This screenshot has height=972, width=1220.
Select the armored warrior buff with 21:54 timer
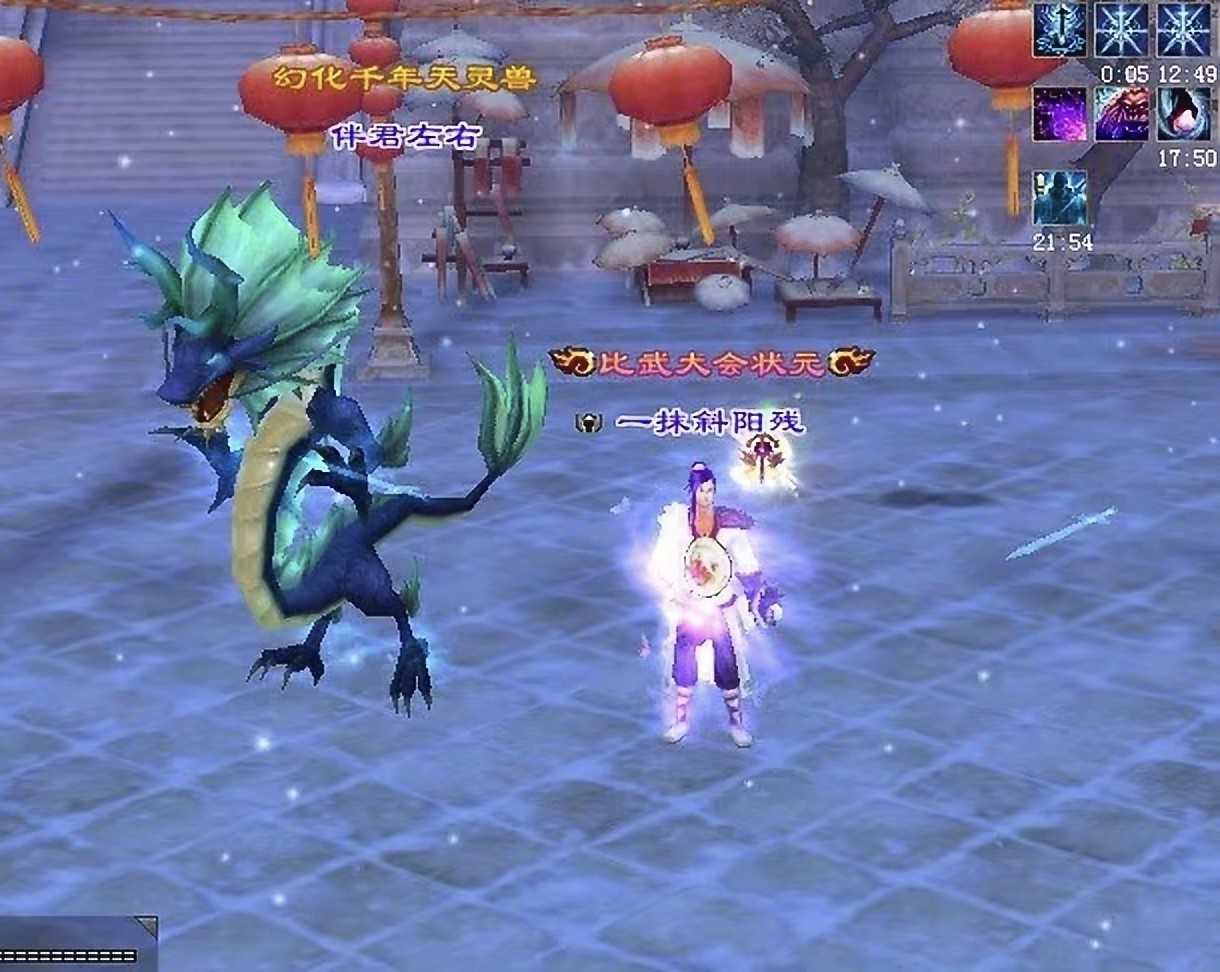(x=1060, y=198)
